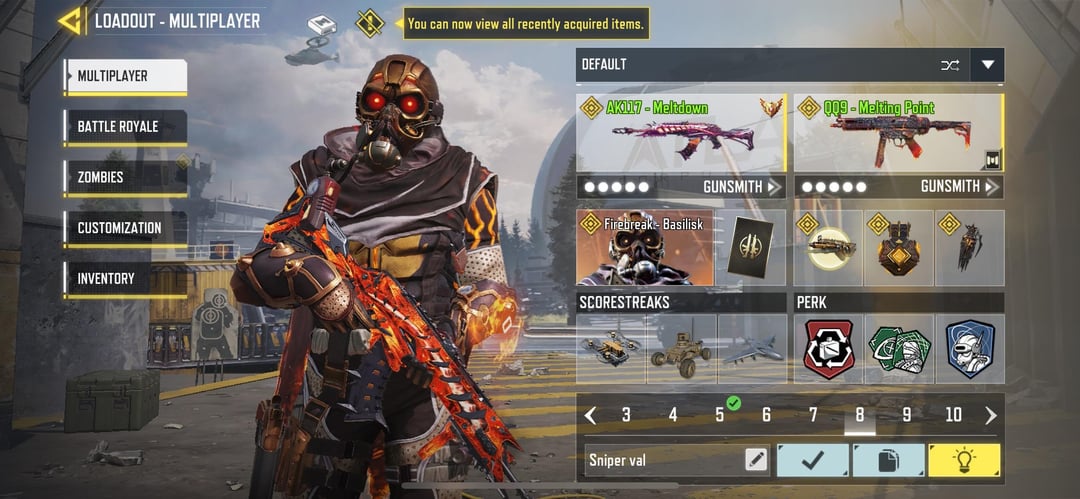Viewport: 1080px width, 499px height.
Task: Edit the Sniper val loadout name
Action: pyautogui.click(x=756, y=460)
